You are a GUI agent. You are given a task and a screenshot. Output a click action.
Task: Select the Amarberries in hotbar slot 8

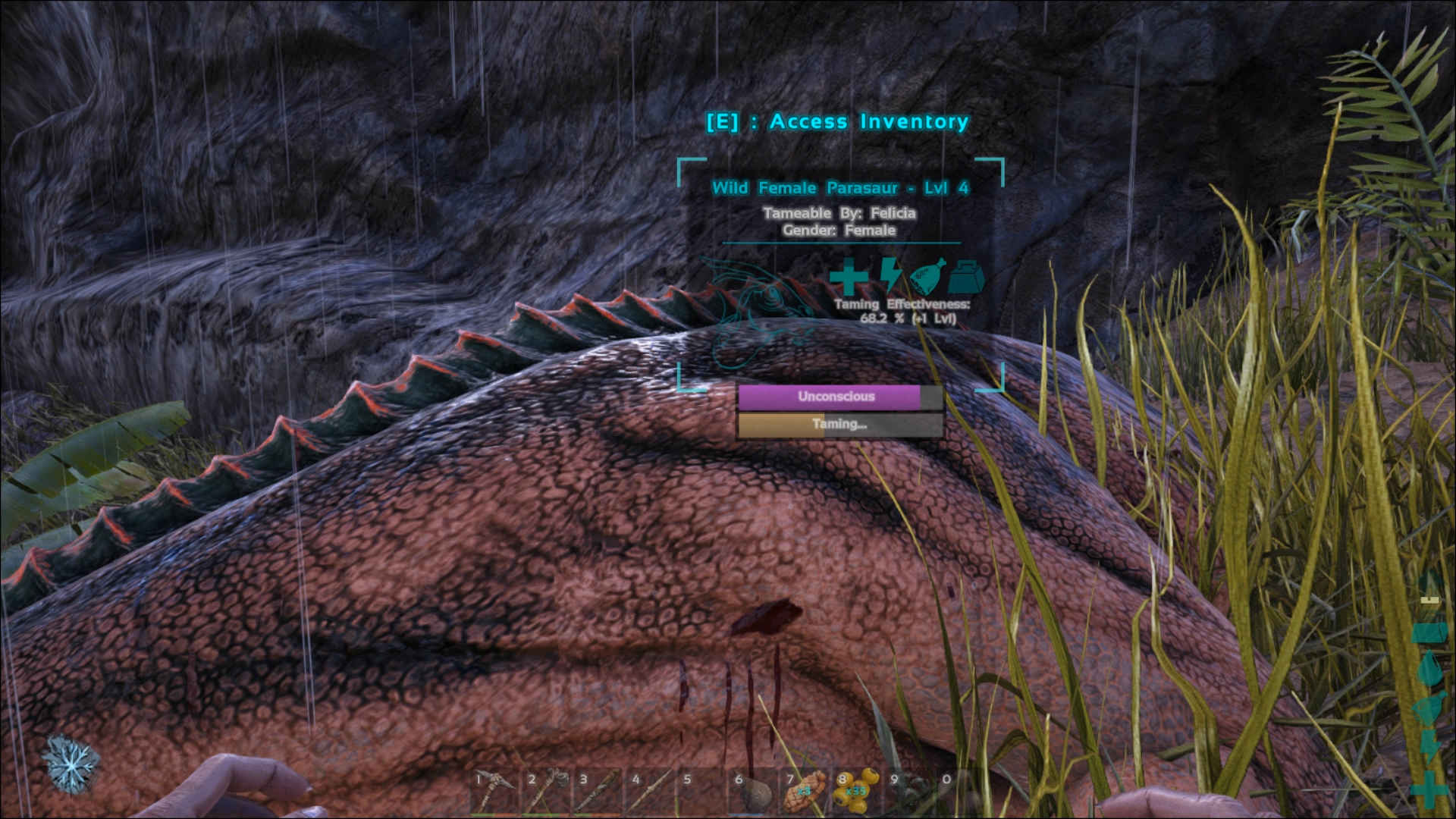click(854, 792)
